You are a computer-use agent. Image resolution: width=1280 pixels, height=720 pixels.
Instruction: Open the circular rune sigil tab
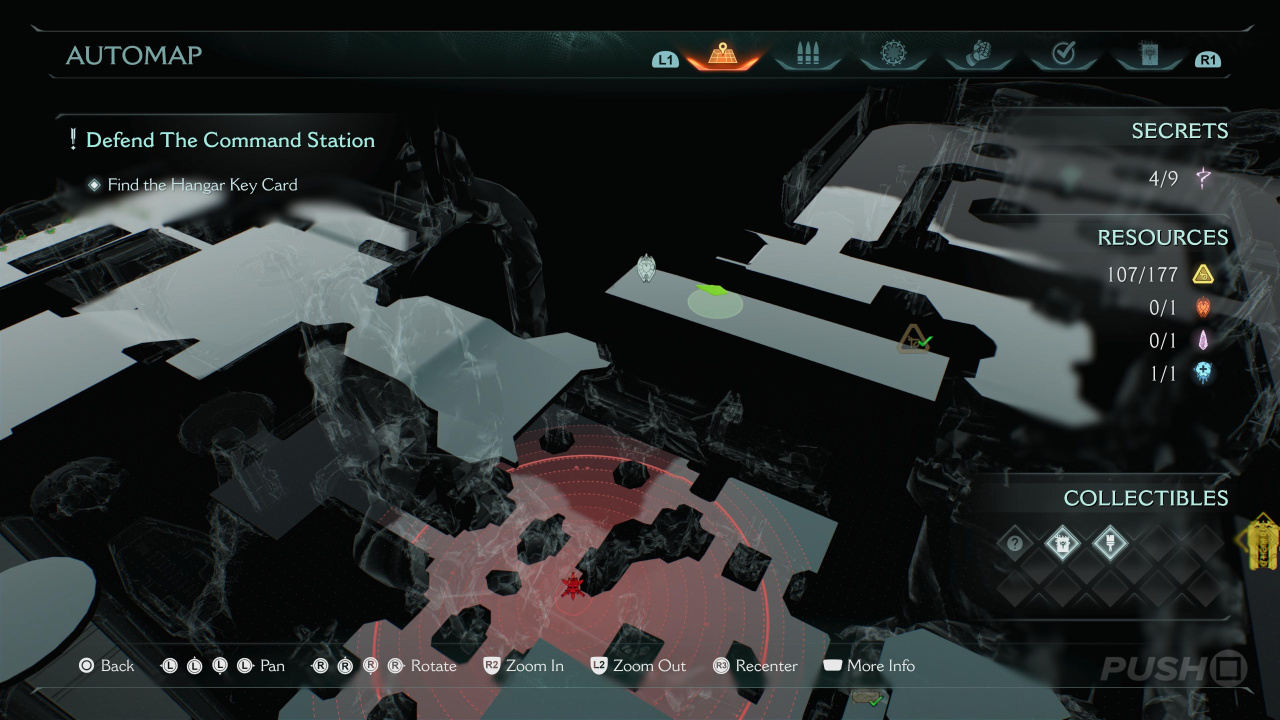click(x=892, y=55)
